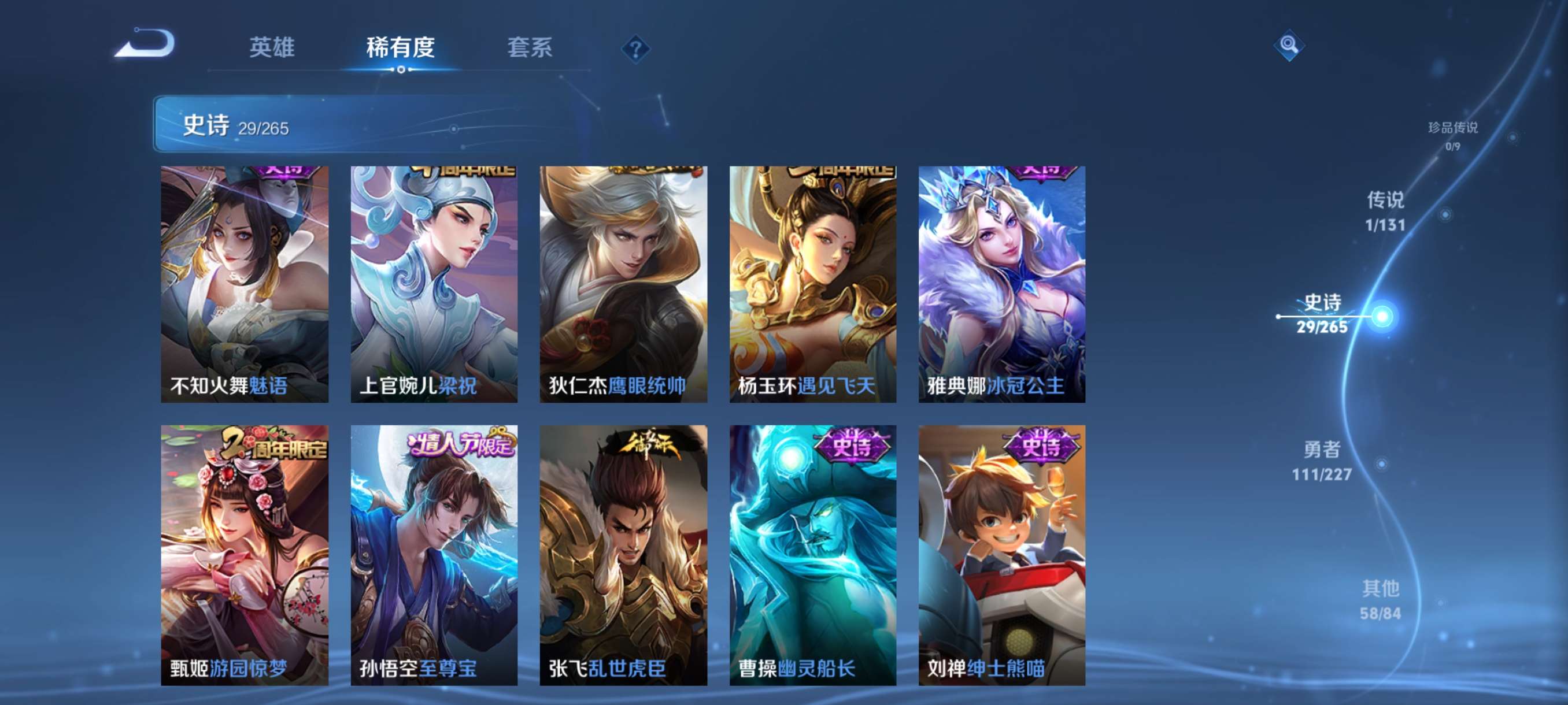Image resolution: width=1568 pixels, height=705 pixels.
Task: Select the 甄姬 游园惊梦 skin card
Action: tap(244, 555)
